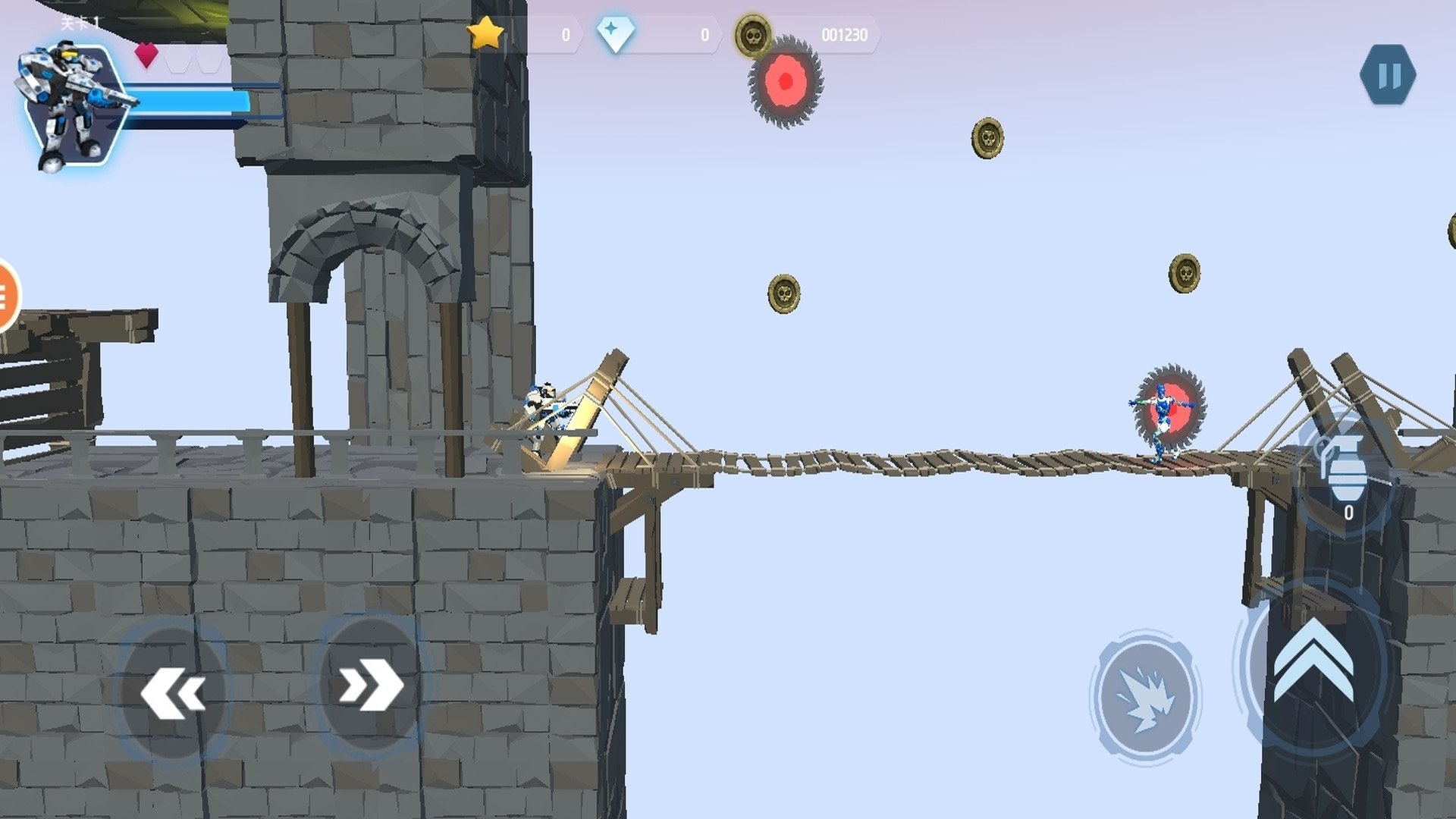Jump with the upward chevron button
This screenshot has height=819, width=1456.
pos(1313,661)
